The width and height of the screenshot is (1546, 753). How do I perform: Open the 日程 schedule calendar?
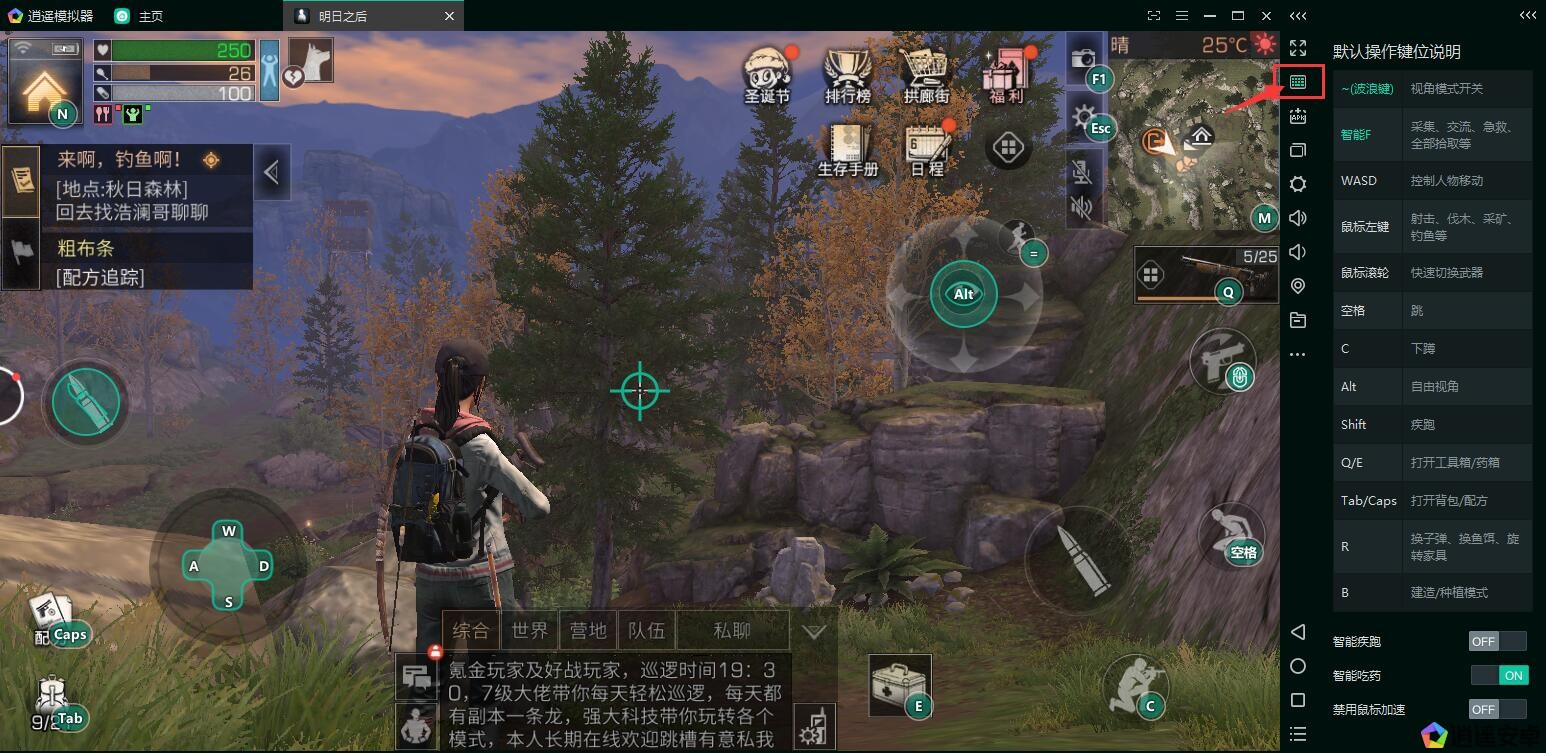[927, 150]
